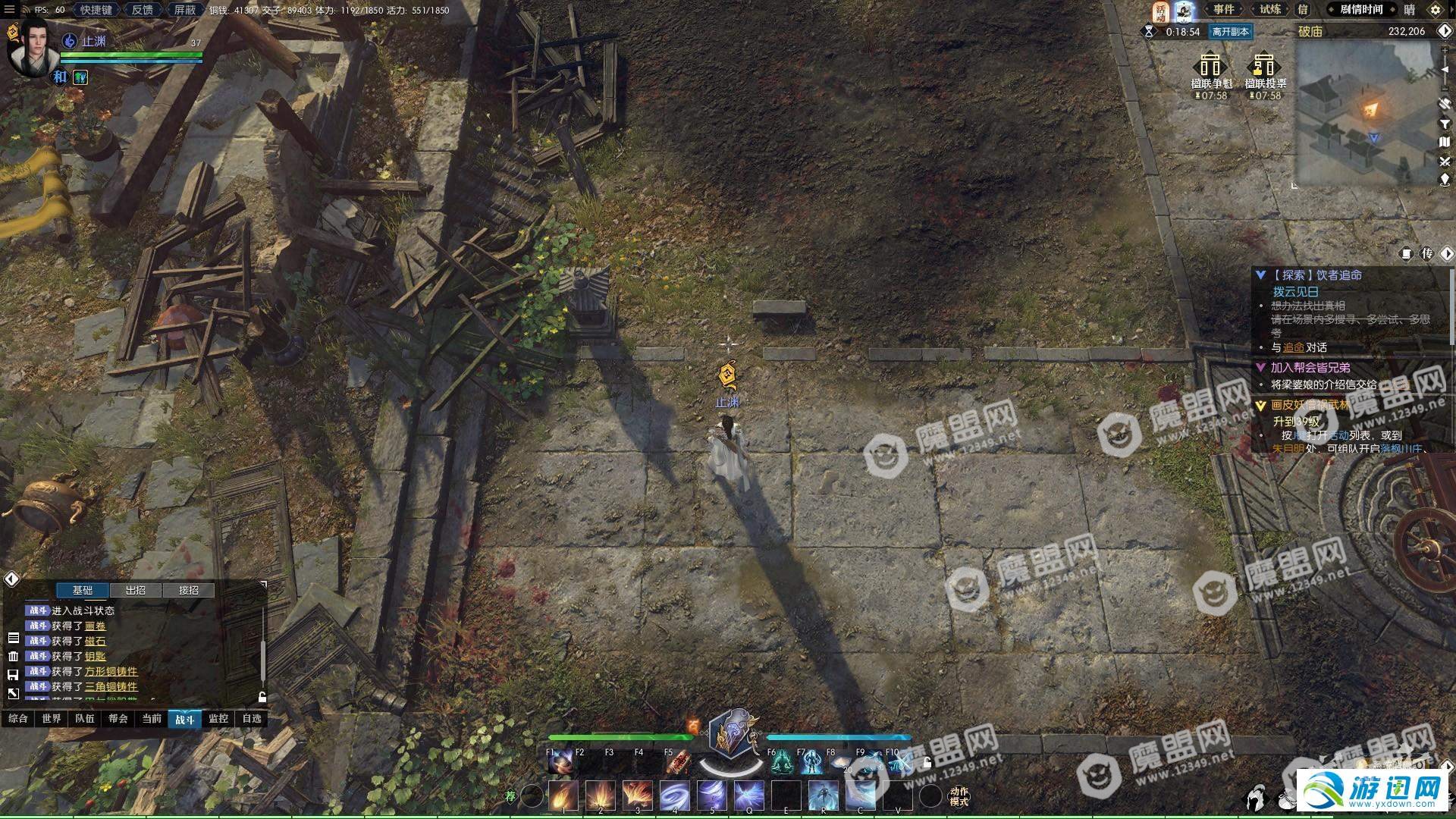Click the 屏蔽 block button
1456x819 pixels.
pyautogui.click(x=185, y=10)
